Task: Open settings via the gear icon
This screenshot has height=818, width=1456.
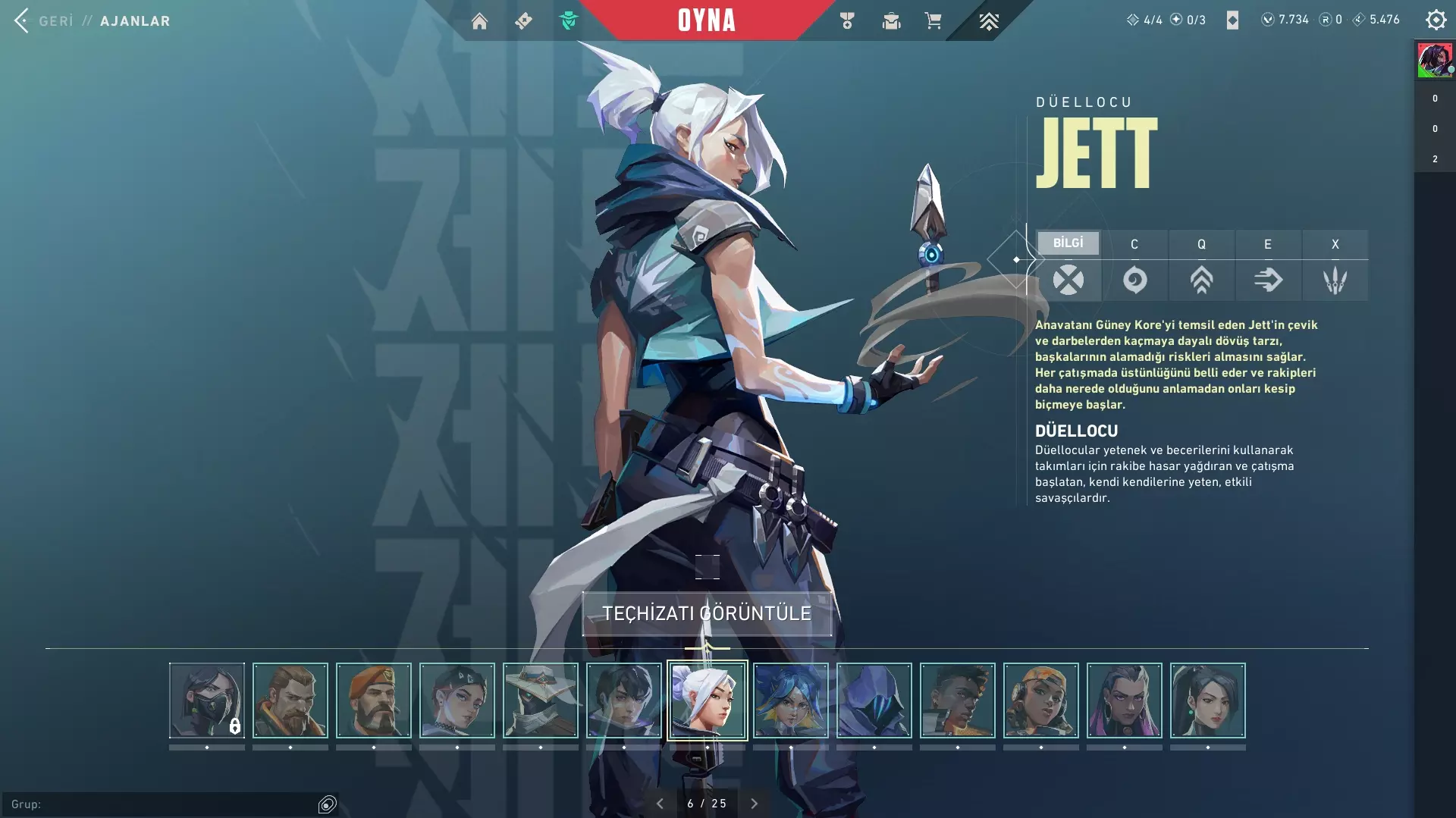Action: point(1436,20)
